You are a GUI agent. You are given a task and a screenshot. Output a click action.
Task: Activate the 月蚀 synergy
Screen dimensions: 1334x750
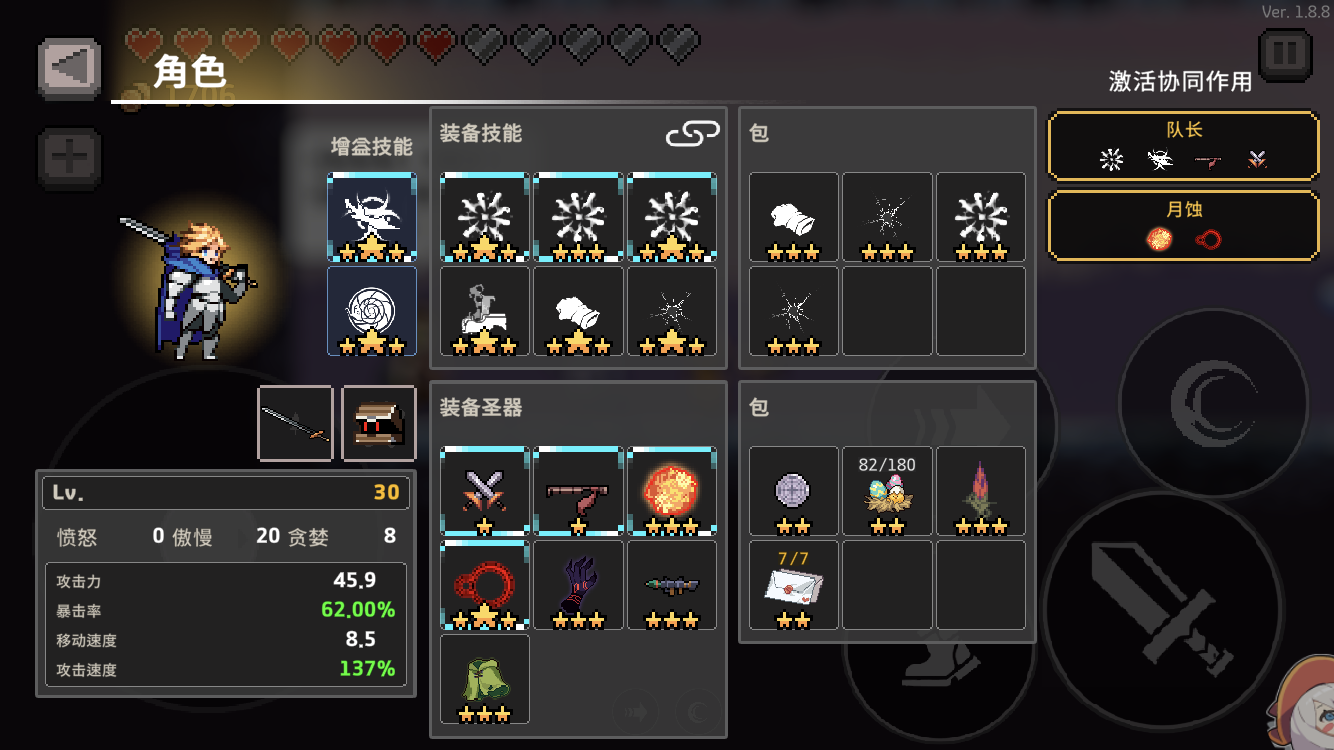[1183, 226]
